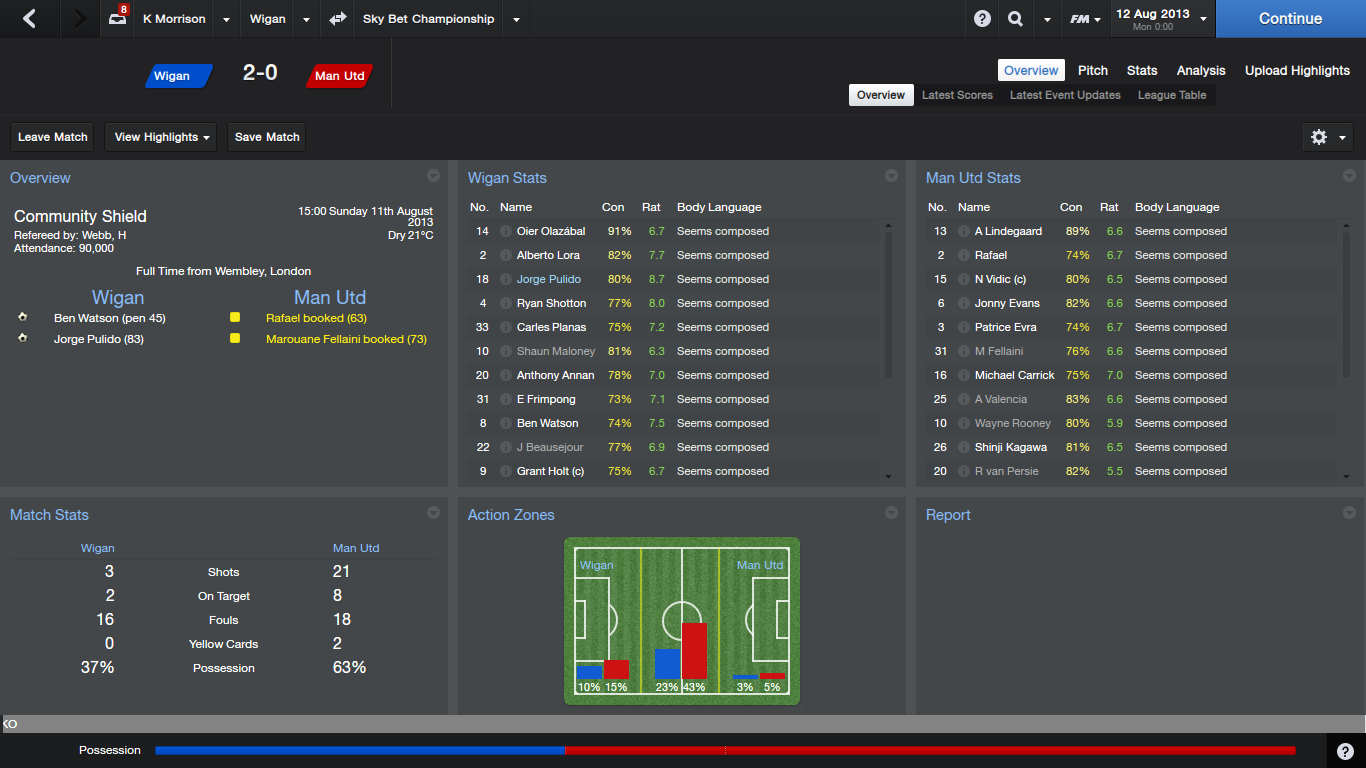Viewport: 1366px width, 768px height.
Task: Switch to Latest Scores sub-tab
Action: [x=957, y=95]
